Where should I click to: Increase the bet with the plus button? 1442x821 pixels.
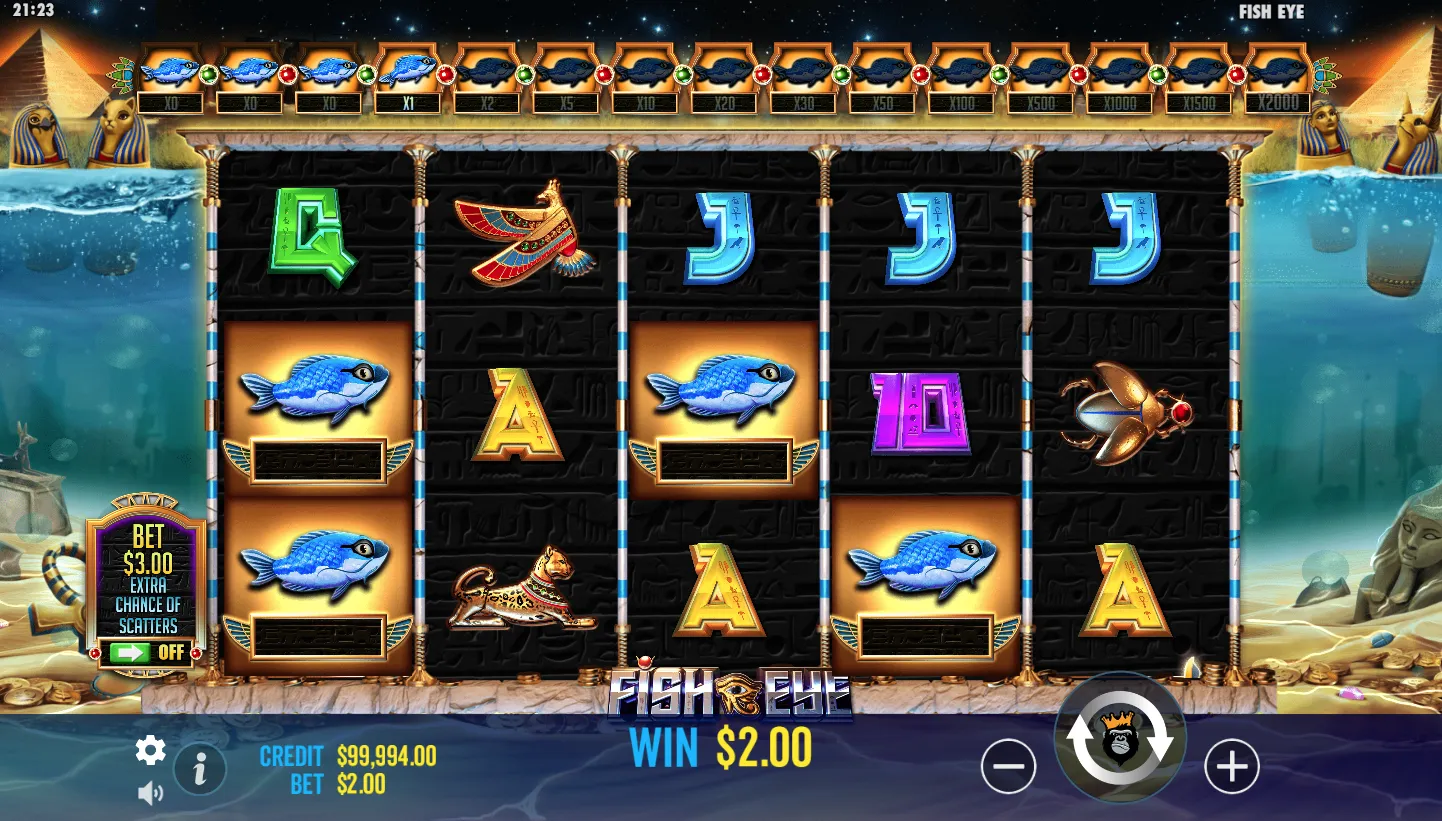(1231, 767)
